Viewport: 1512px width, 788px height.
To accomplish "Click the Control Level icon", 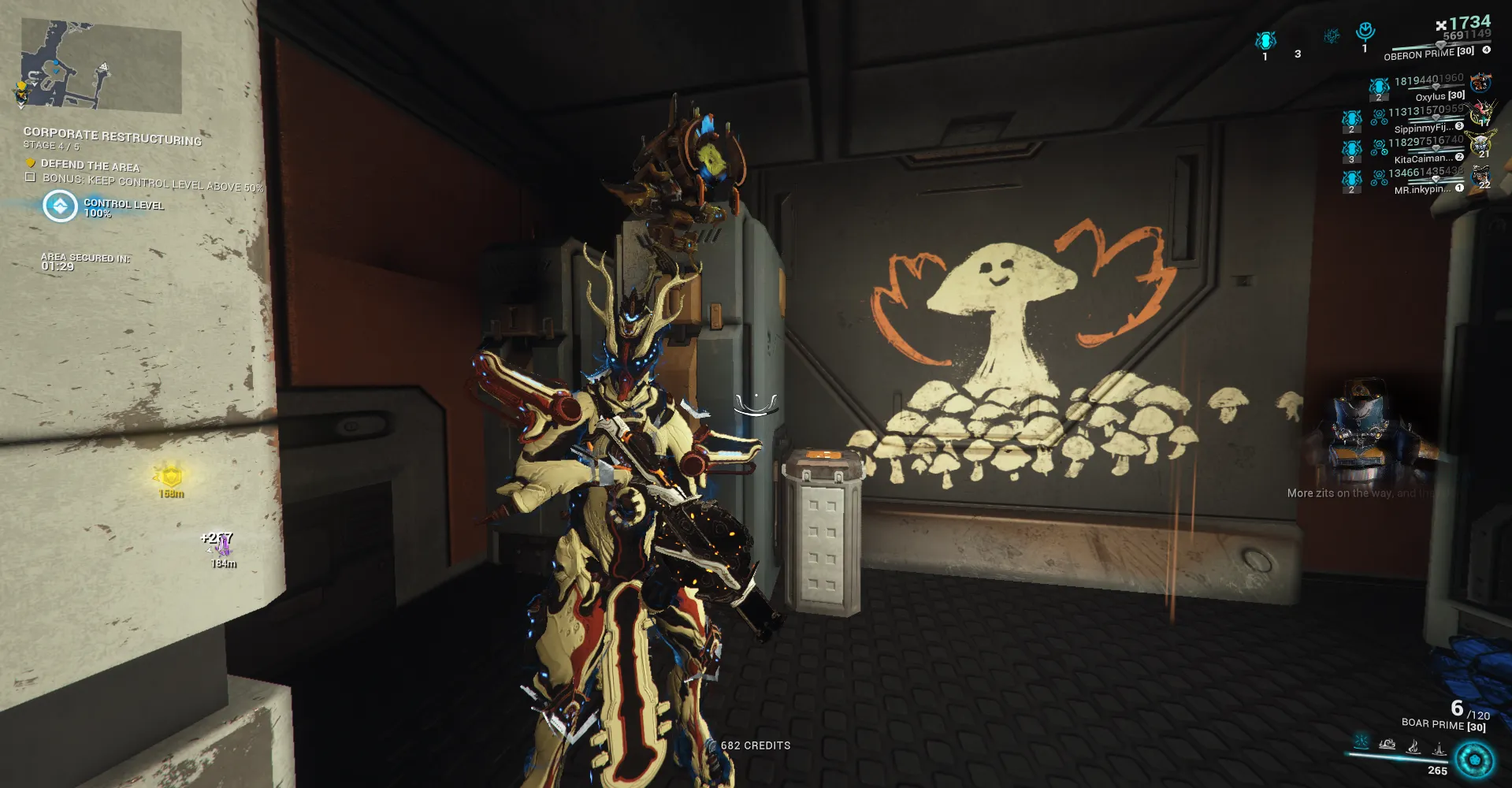I will 60,206.
